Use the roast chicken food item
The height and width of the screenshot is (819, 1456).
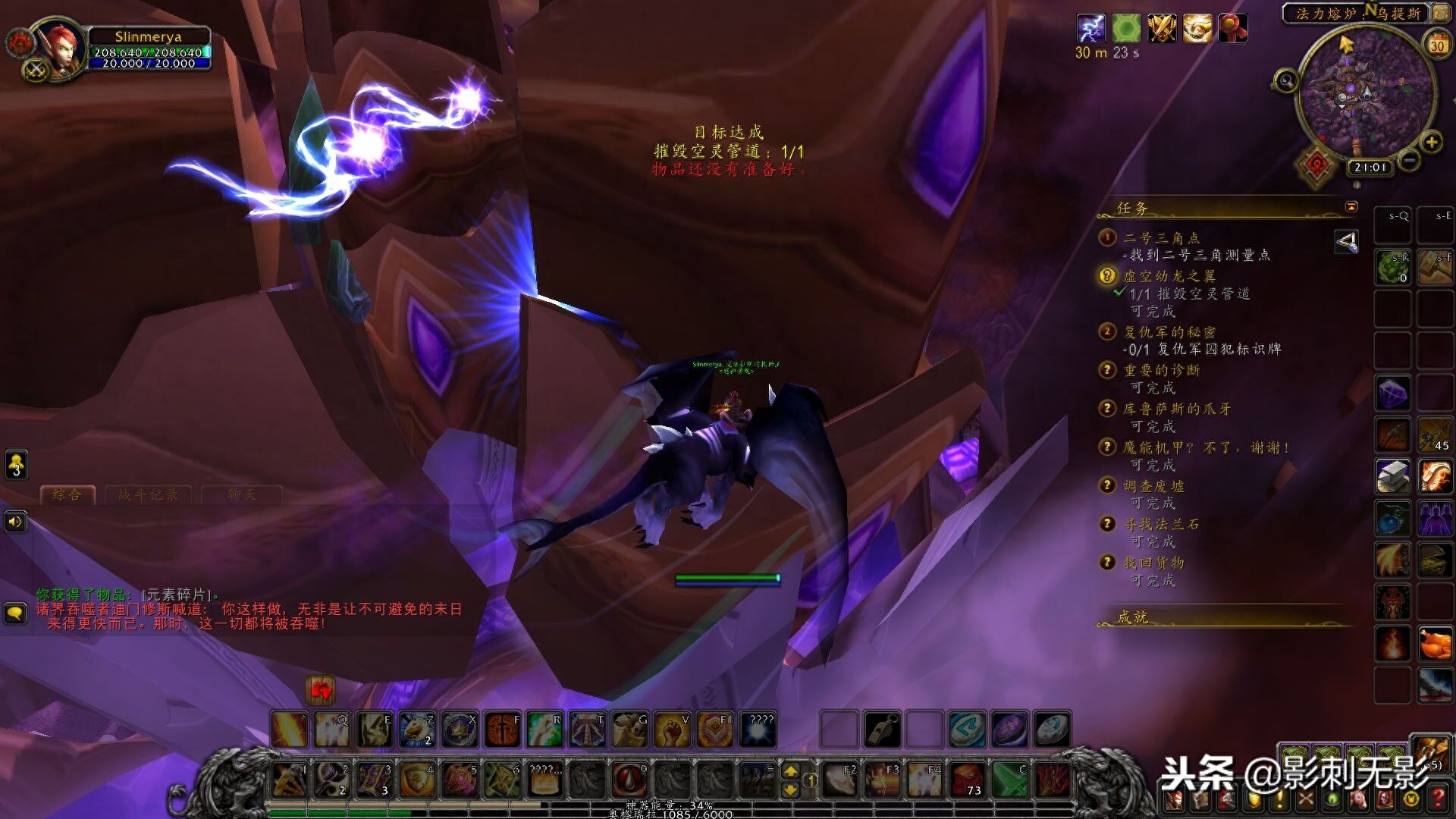pos(1433,645)
